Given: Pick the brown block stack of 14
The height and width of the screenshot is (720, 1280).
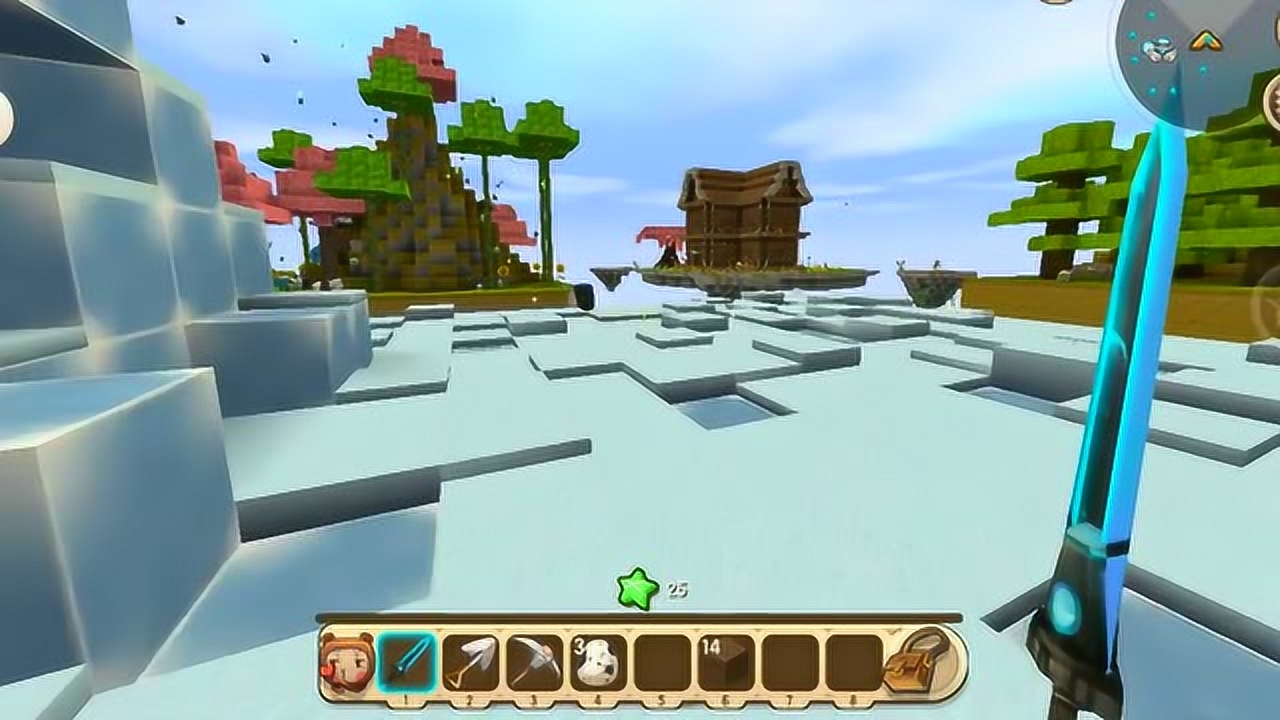Looking at the screenshot, I should (726, 662).
